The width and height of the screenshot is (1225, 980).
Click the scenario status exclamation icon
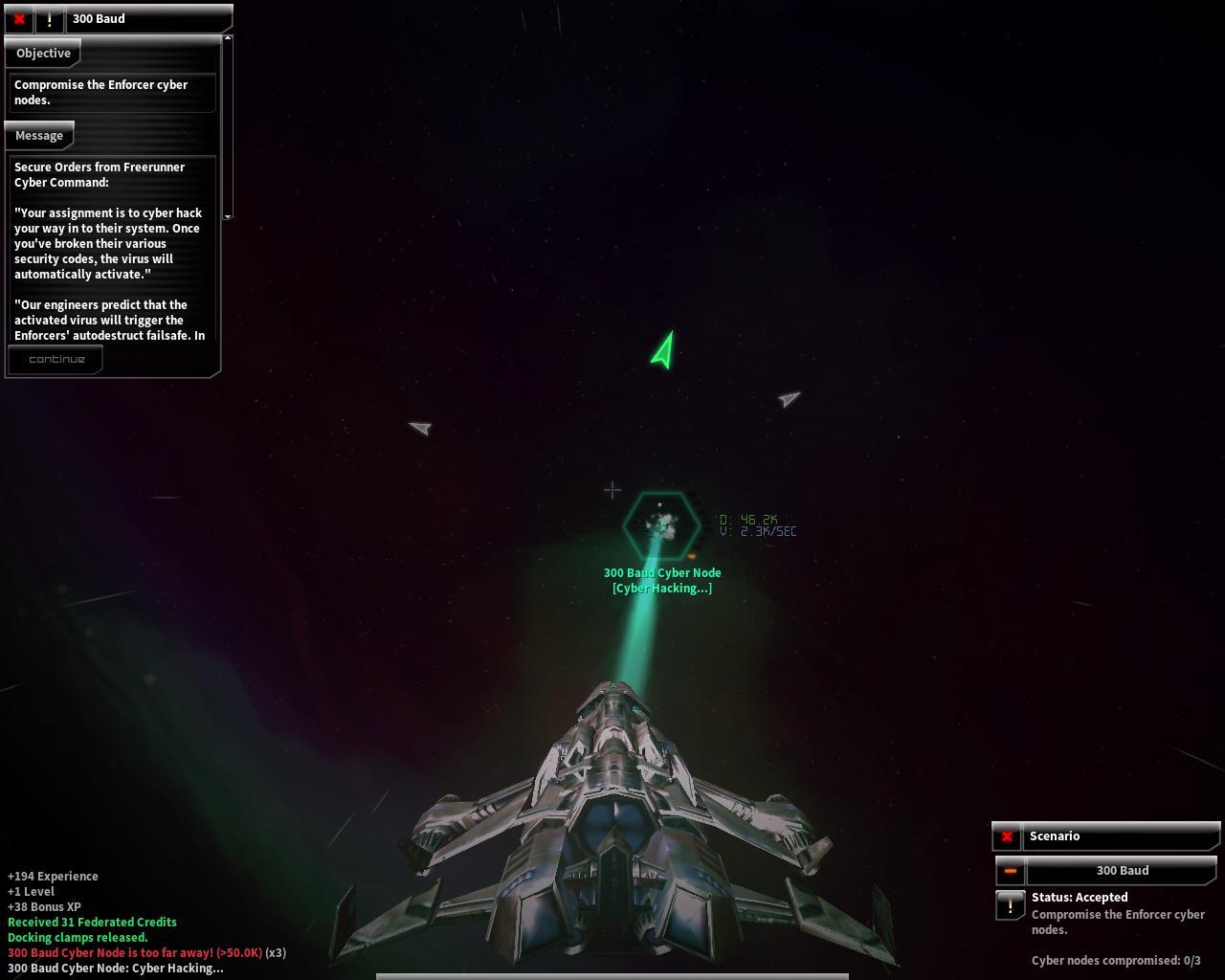click(x=1010, y=904)
